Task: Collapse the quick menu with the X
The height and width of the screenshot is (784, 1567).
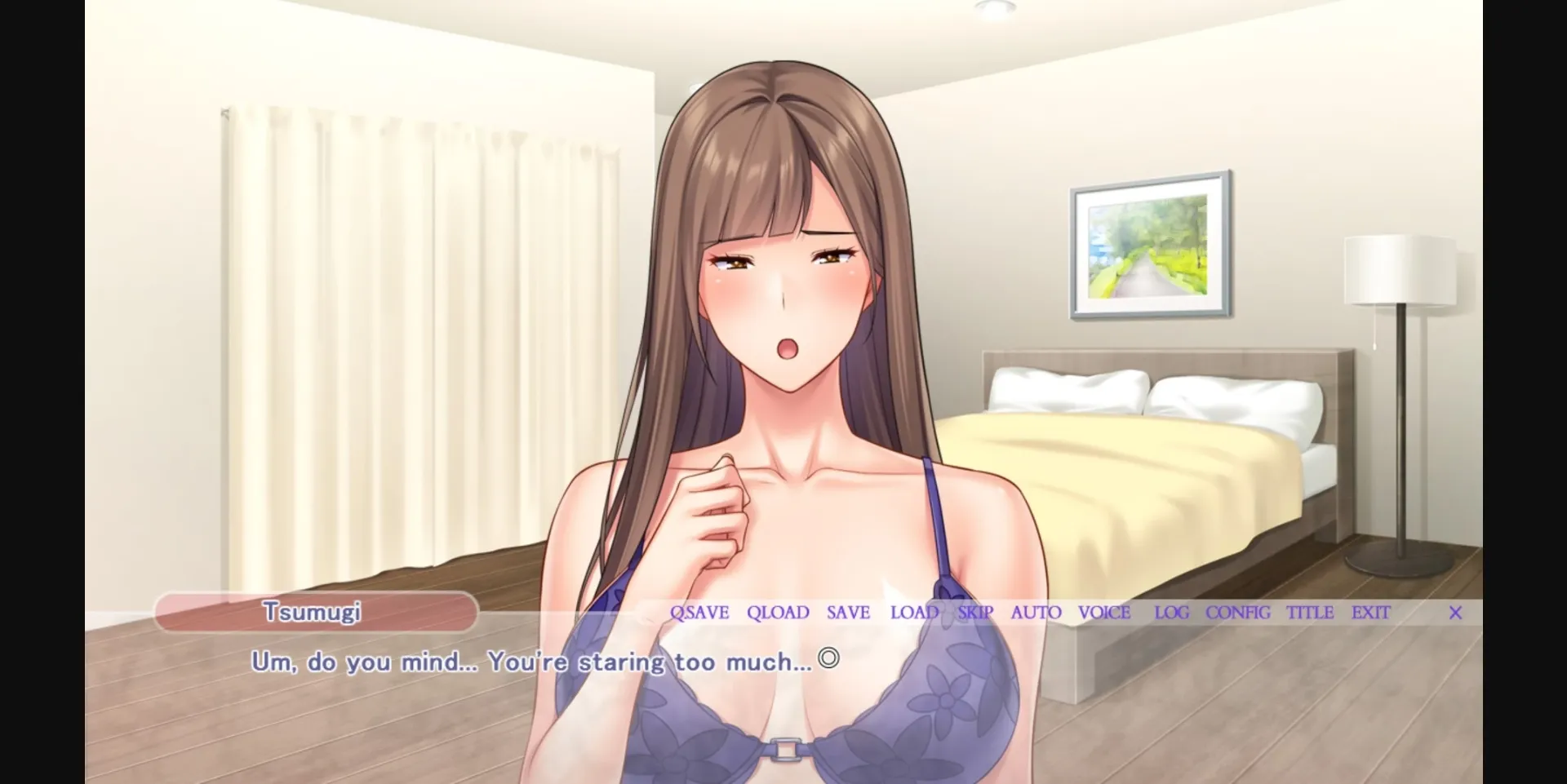Action: 1456,613
